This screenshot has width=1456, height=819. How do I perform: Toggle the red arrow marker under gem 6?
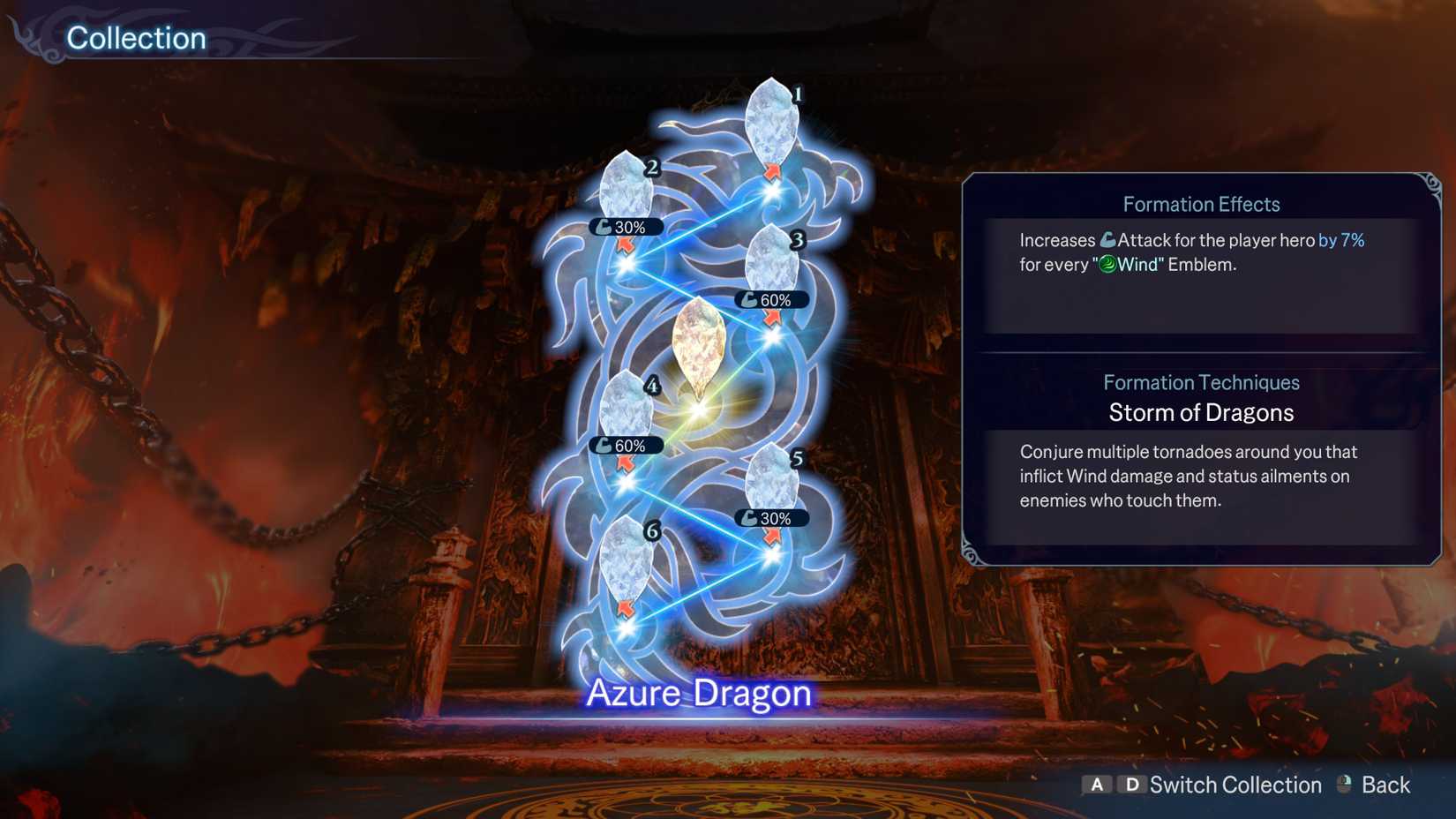click(624, 609)
